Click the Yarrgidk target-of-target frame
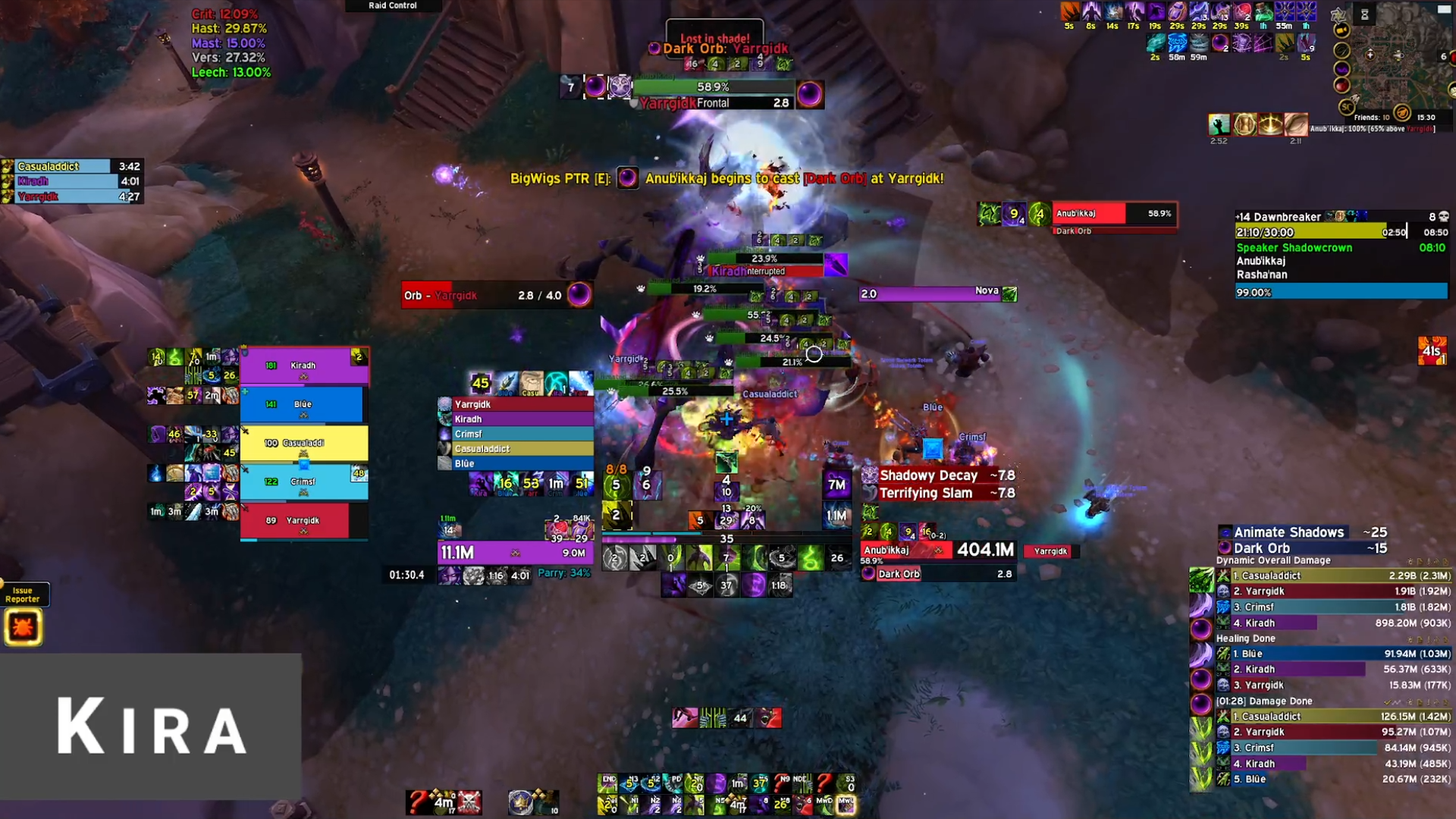The height and width of the screenshot is (819, 1456). (x=1050, y=551)
